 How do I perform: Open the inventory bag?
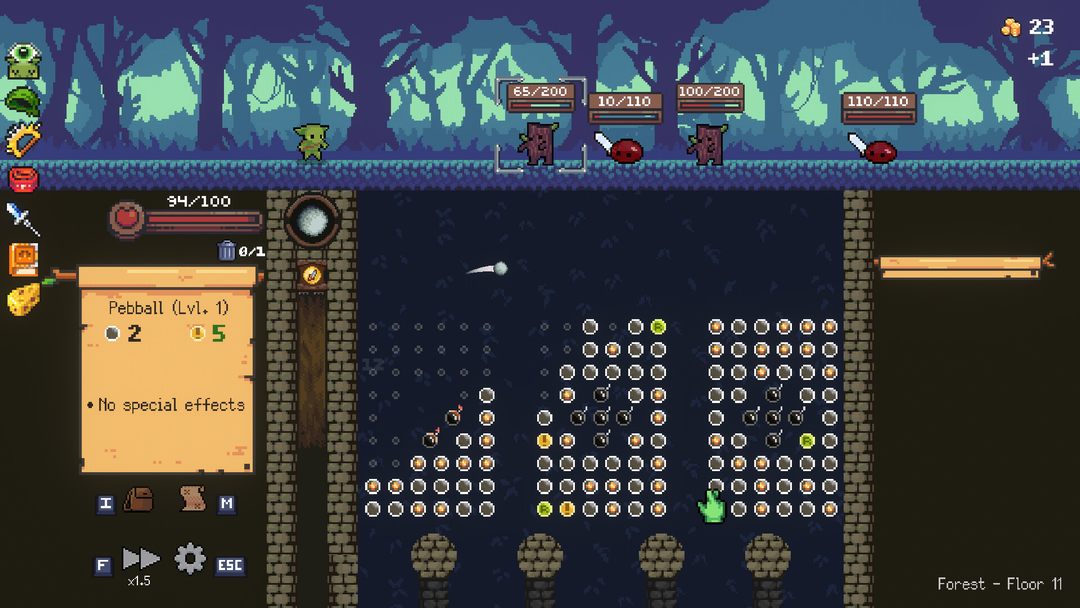[139, 500]
